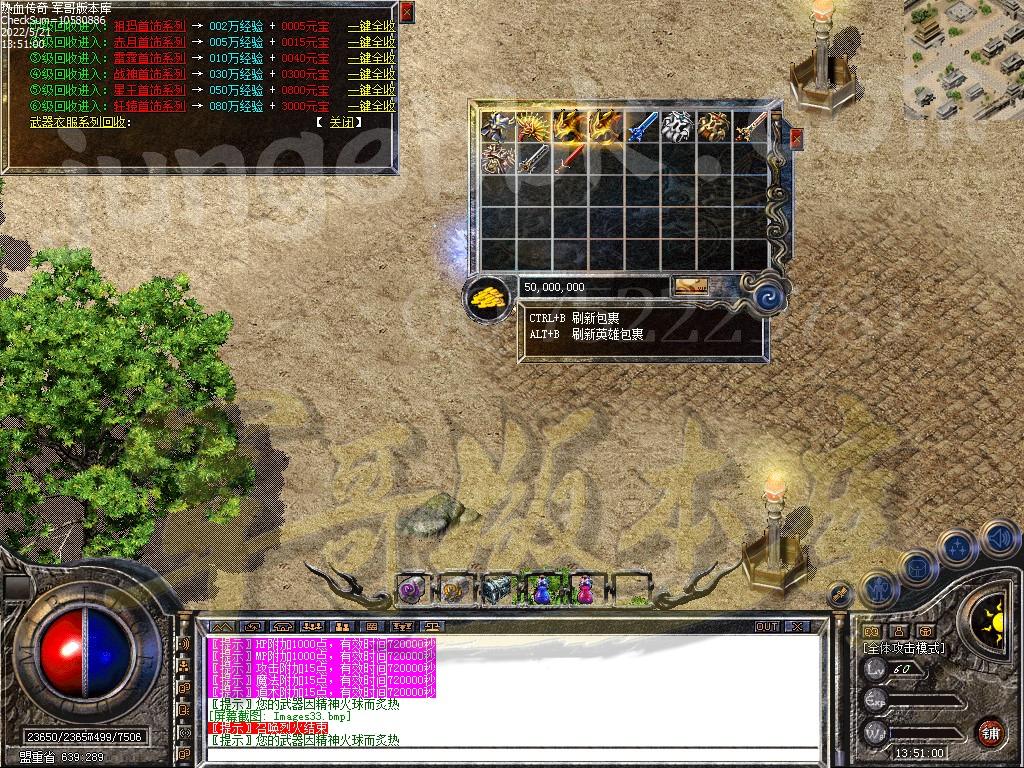The height and width of the screenshot is (768, 1024).
Task: Click the gold coin pile icon
Action: coord(486,296)
